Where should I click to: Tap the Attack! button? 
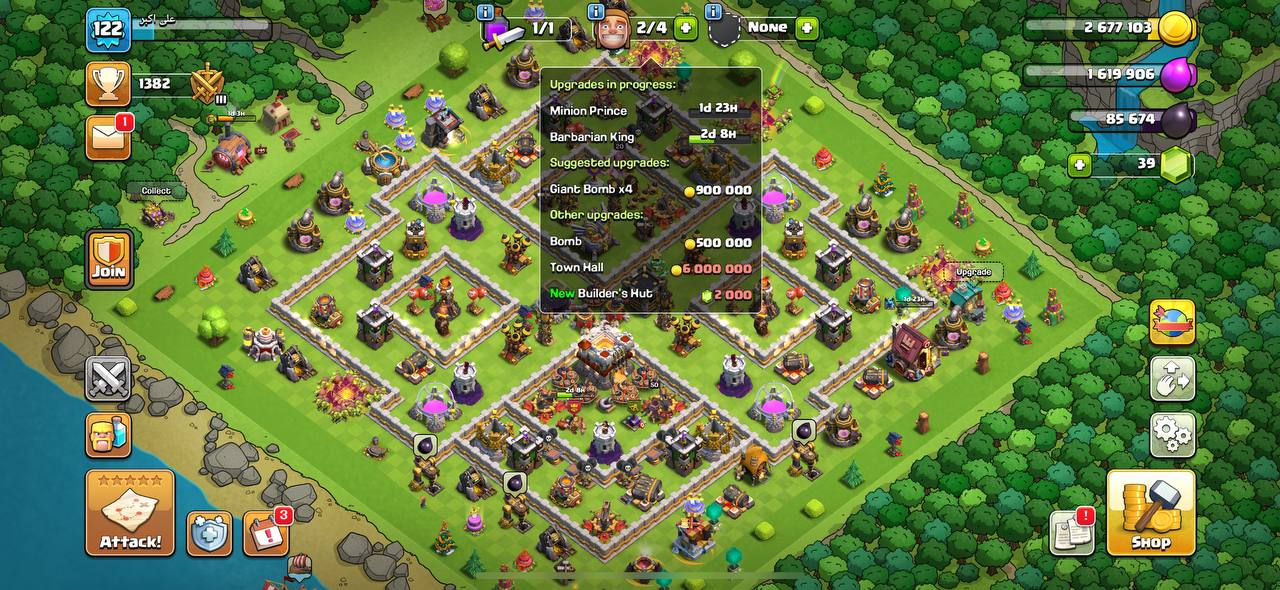point(130,513)
